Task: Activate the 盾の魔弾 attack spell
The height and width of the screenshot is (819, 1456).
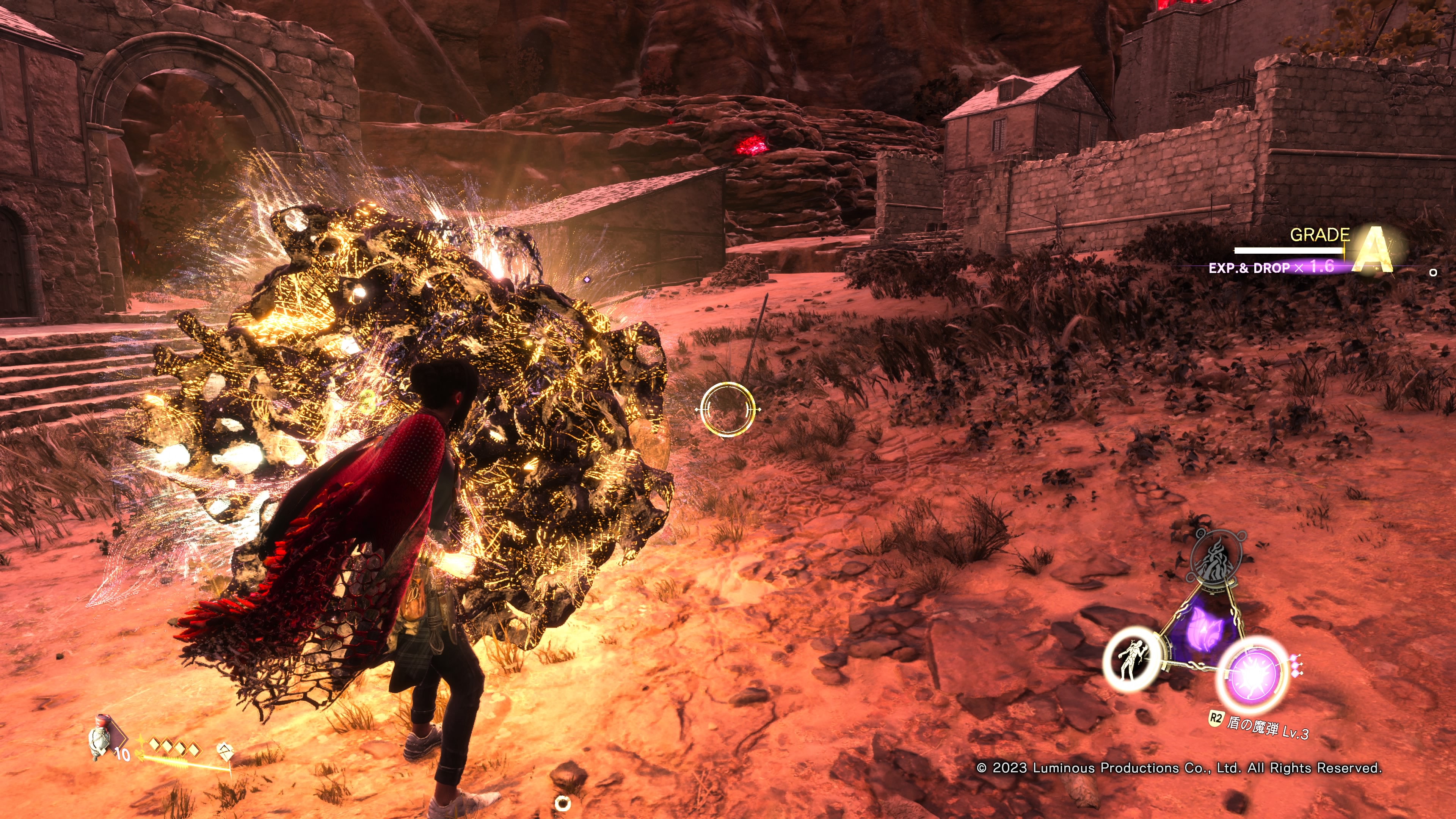Action: pyautogui.click(x=1252, y=674)
